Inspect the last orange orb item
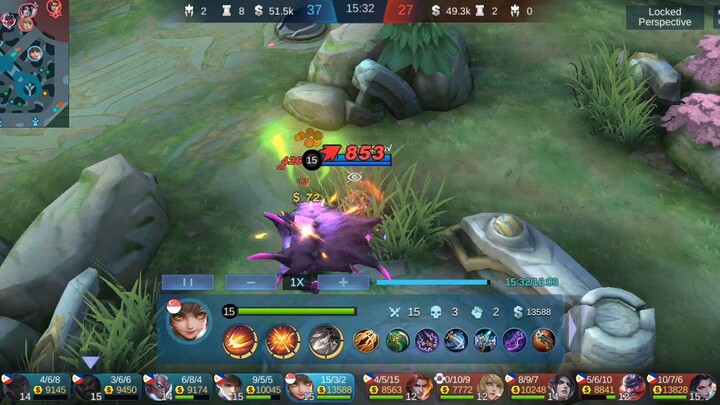Screen dimensions: 720x405 (543, 340)
